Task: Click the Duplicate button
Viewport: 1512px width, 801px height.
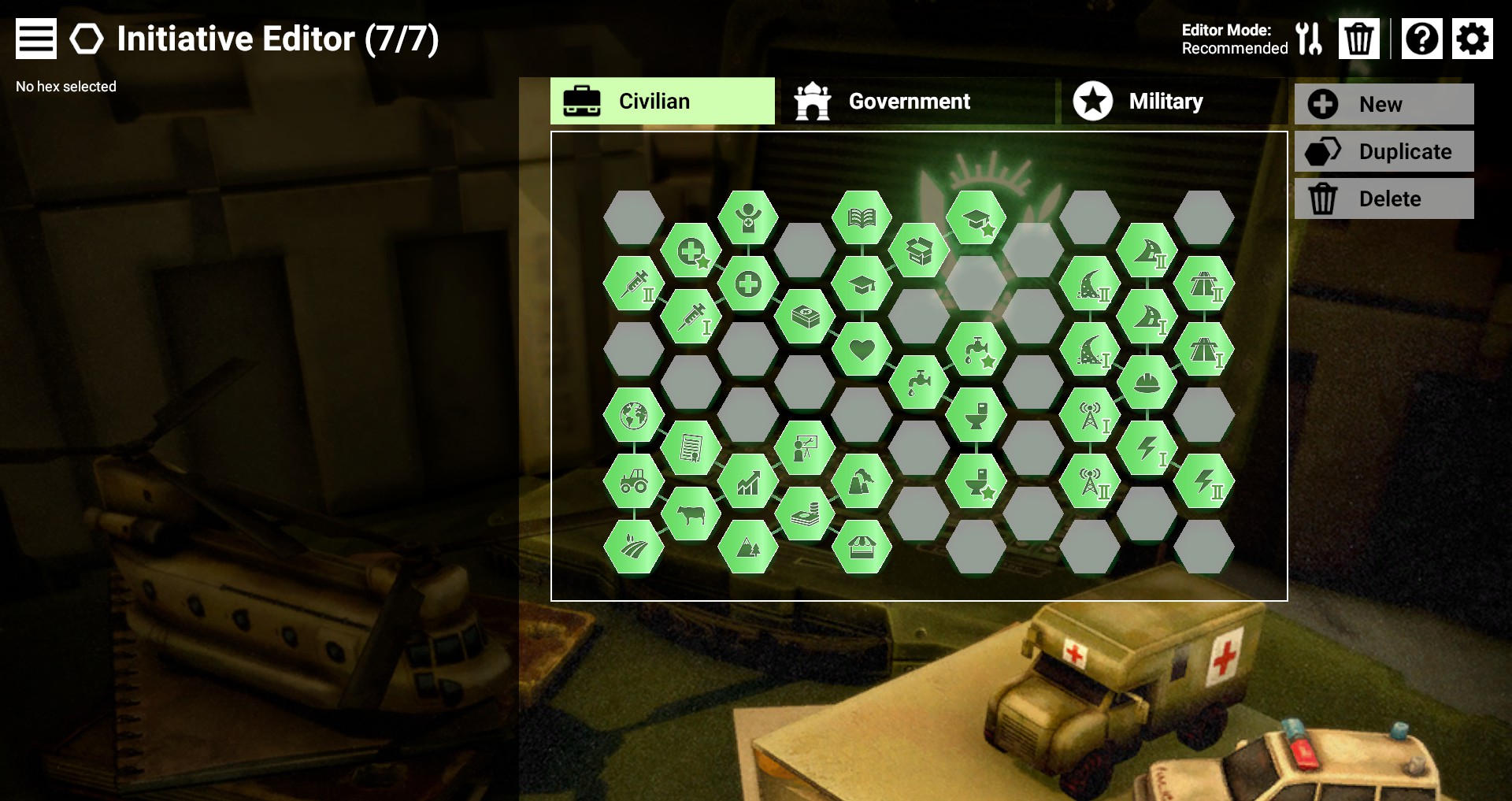Action: pyautogui.click(x=1384, y=151)
